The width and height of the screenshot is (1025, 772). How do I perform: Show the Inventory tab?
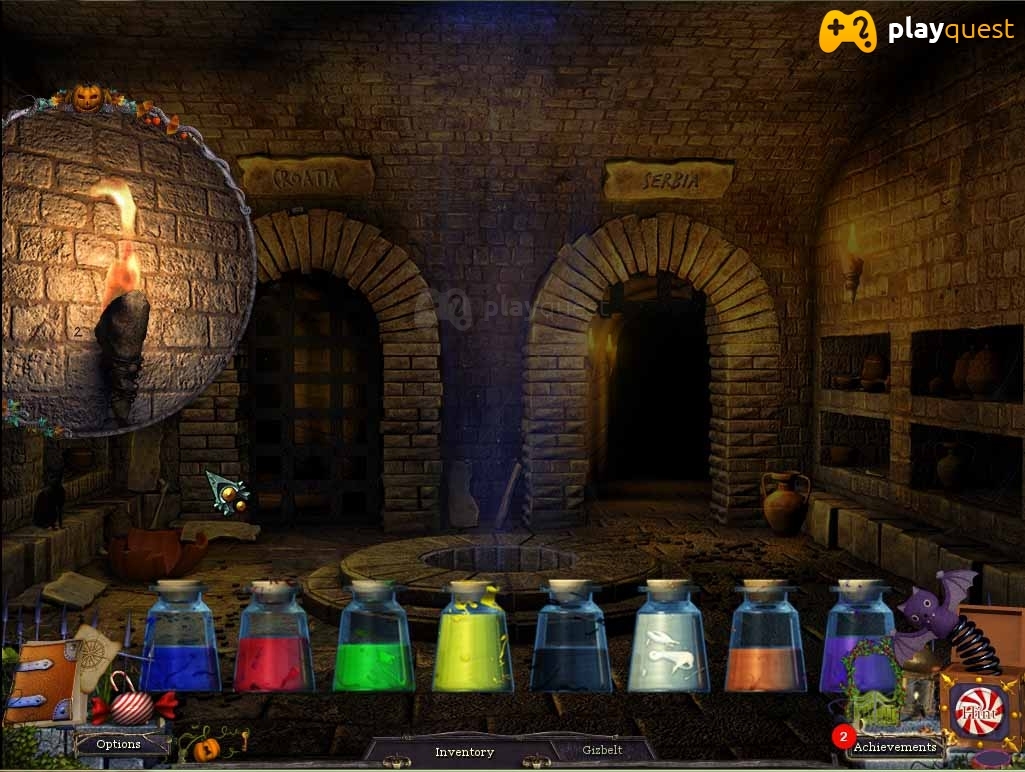(x=464, y=751)
